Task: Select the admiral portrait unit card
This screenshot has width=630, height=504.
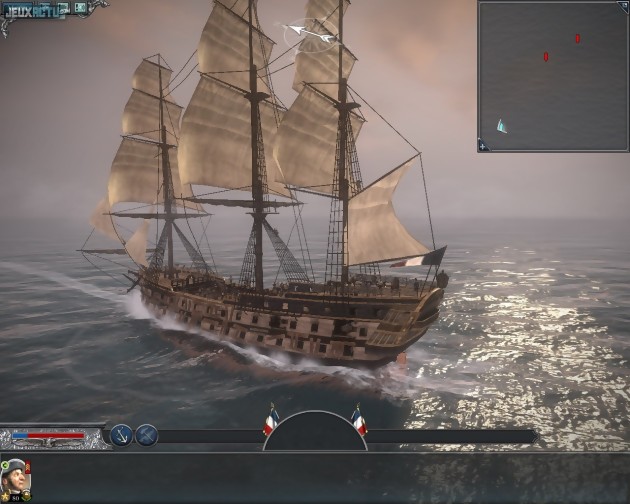Action: tap(16, 481)
